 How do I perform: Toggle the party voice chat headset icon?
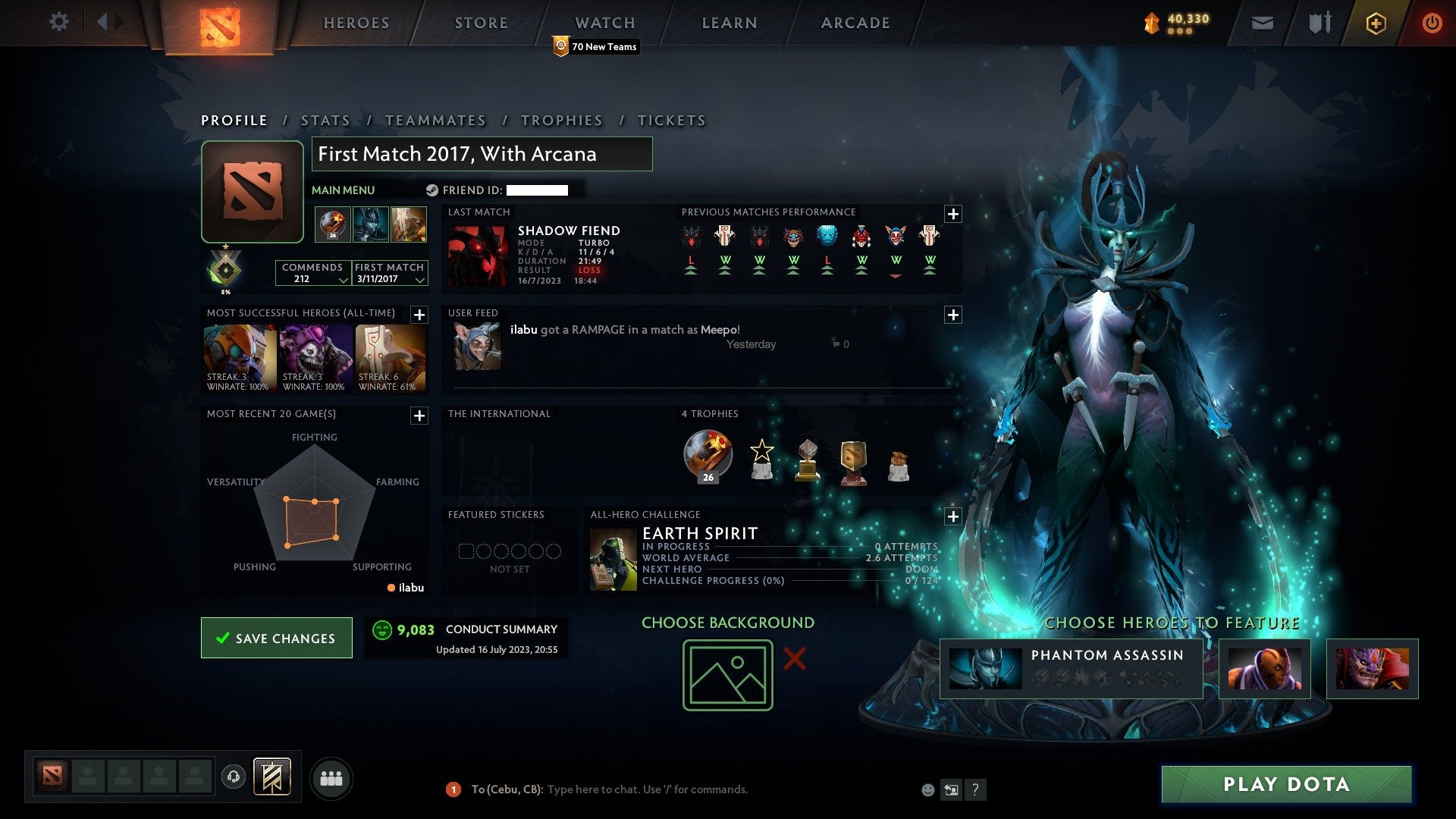coord(233,777)
